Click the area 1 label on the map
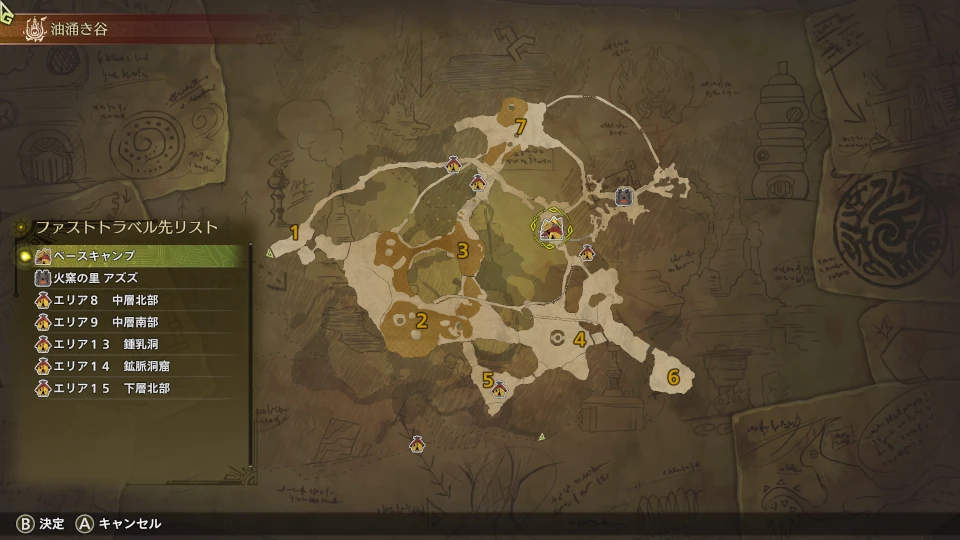The image size is (960, 540). pos(294,233)
